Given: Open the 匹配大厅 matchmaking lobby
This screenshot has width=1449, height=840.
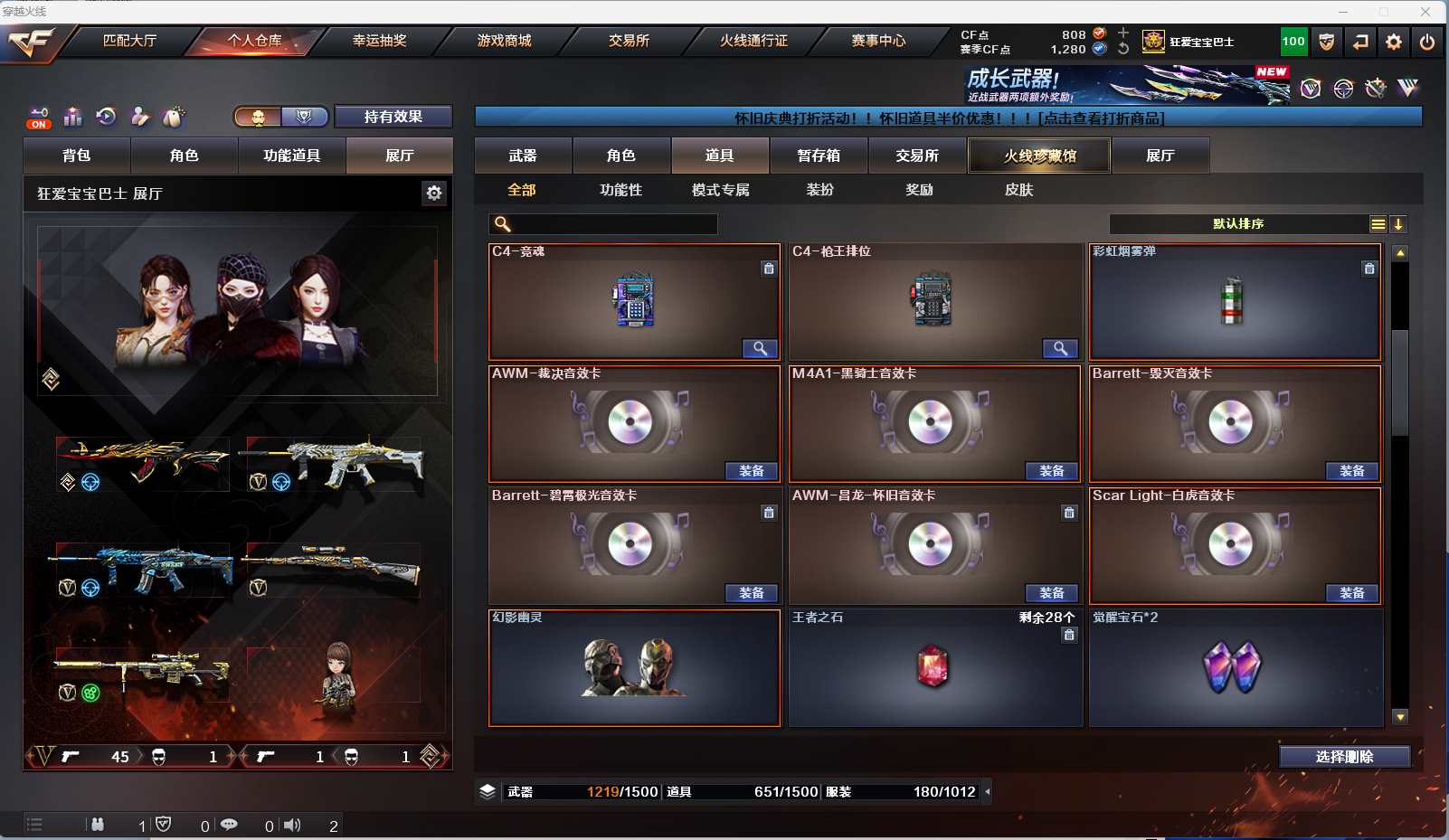Looking at the screenshot, I should [x=129, y=41].
